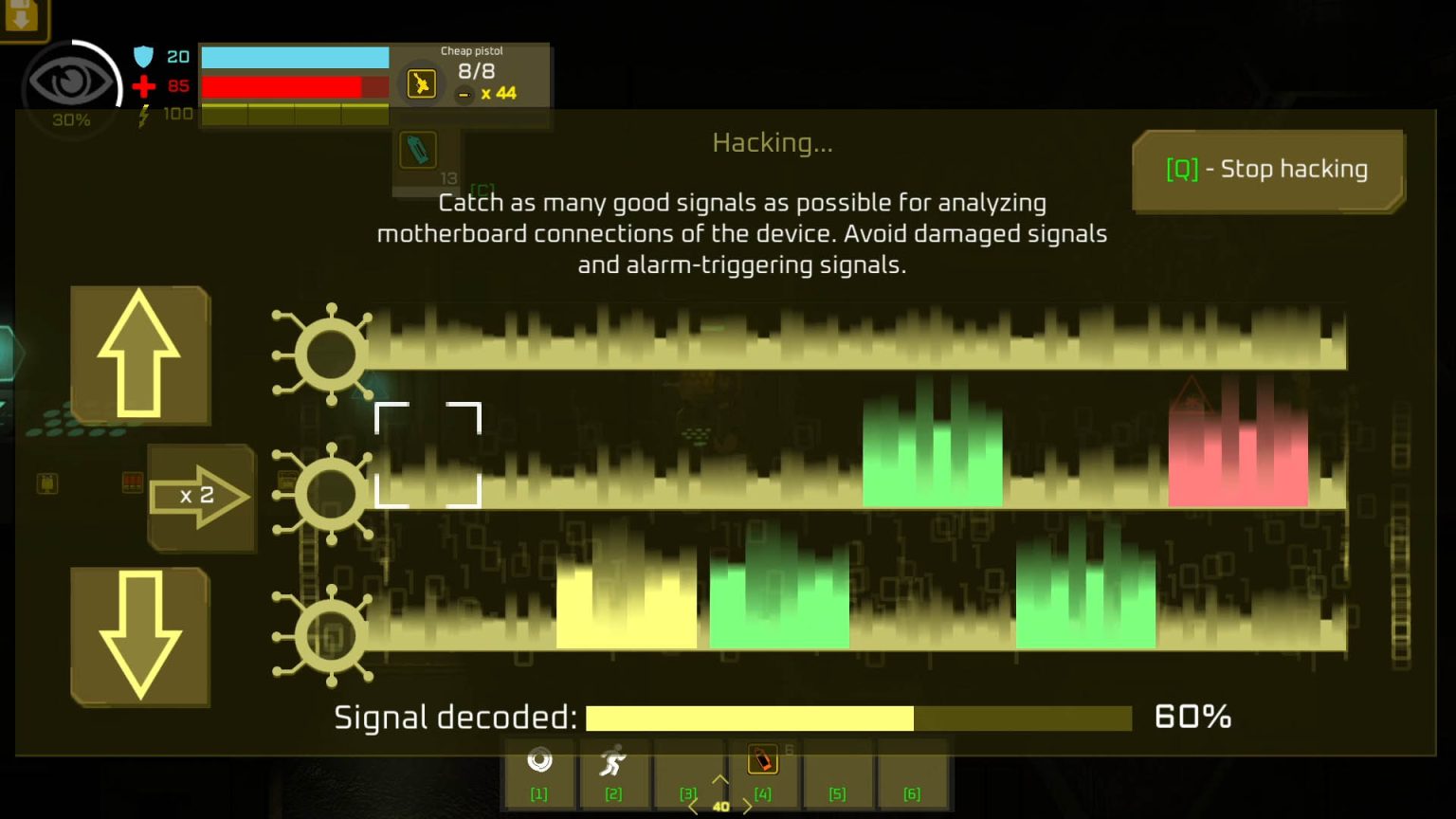Image resolution: width=1456 pixels, height=819 pixels.
Task: Click the Stop hacking button
Action: coord(1267,170)
